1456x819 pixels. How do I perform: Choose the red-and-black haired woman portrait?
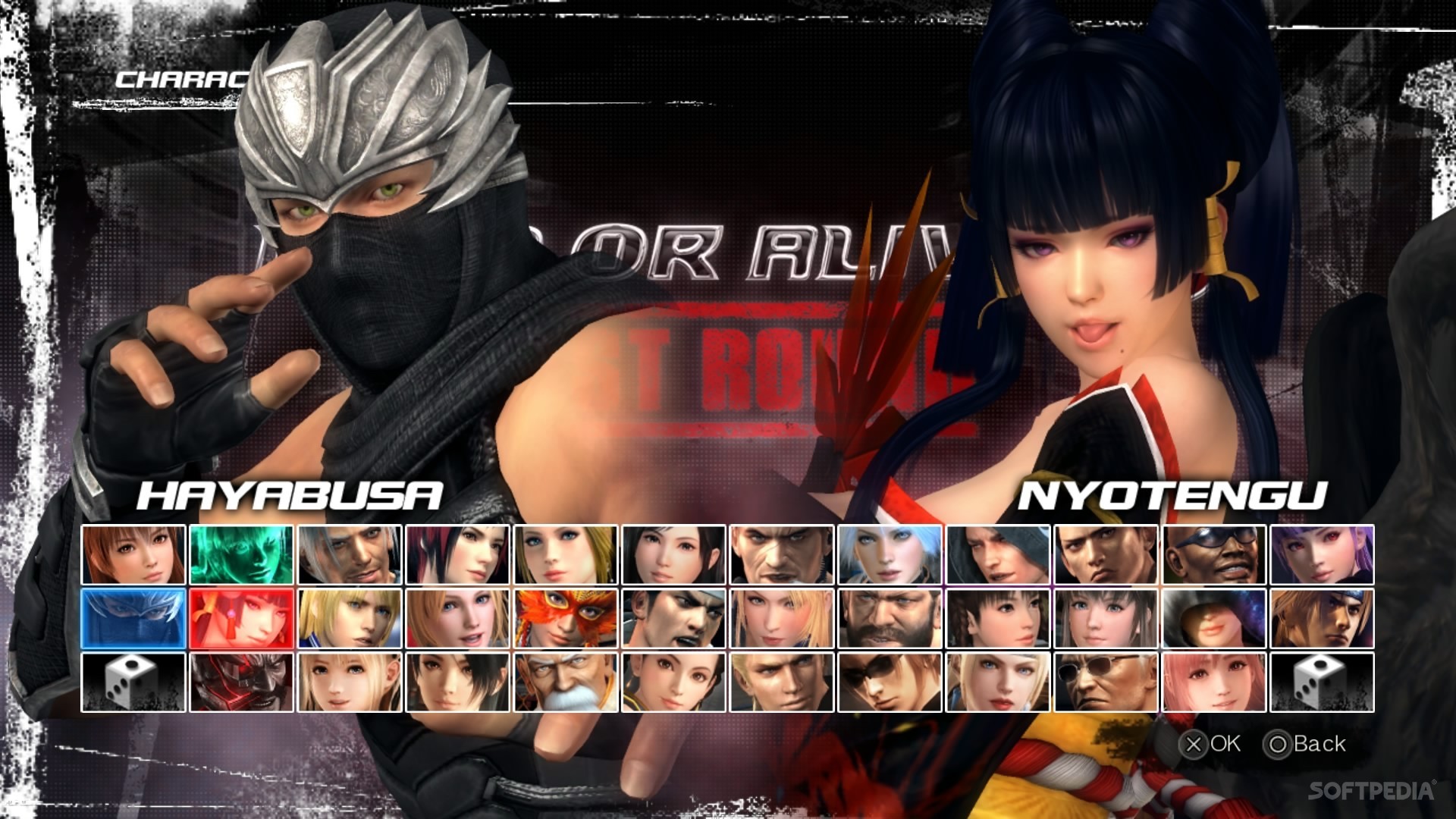click(457, 554)
